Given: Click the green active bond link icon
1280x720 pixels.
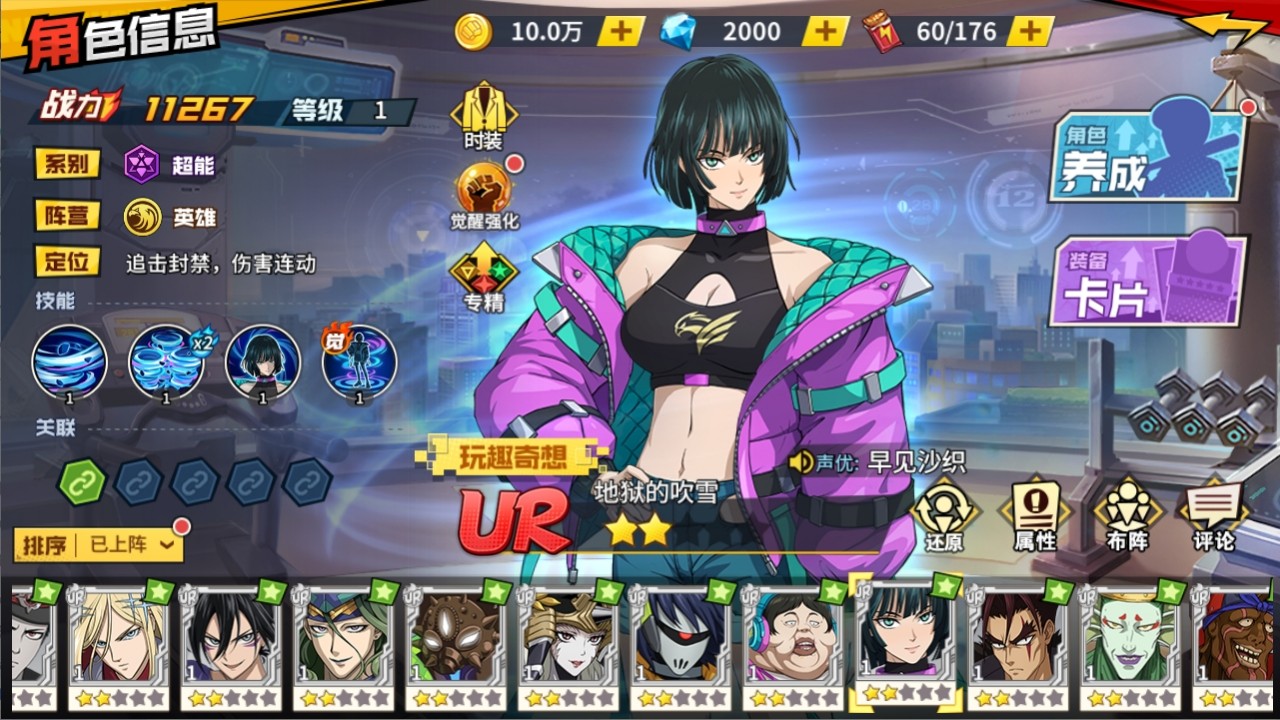Looking at the screenshot, I should pos(82,482).
